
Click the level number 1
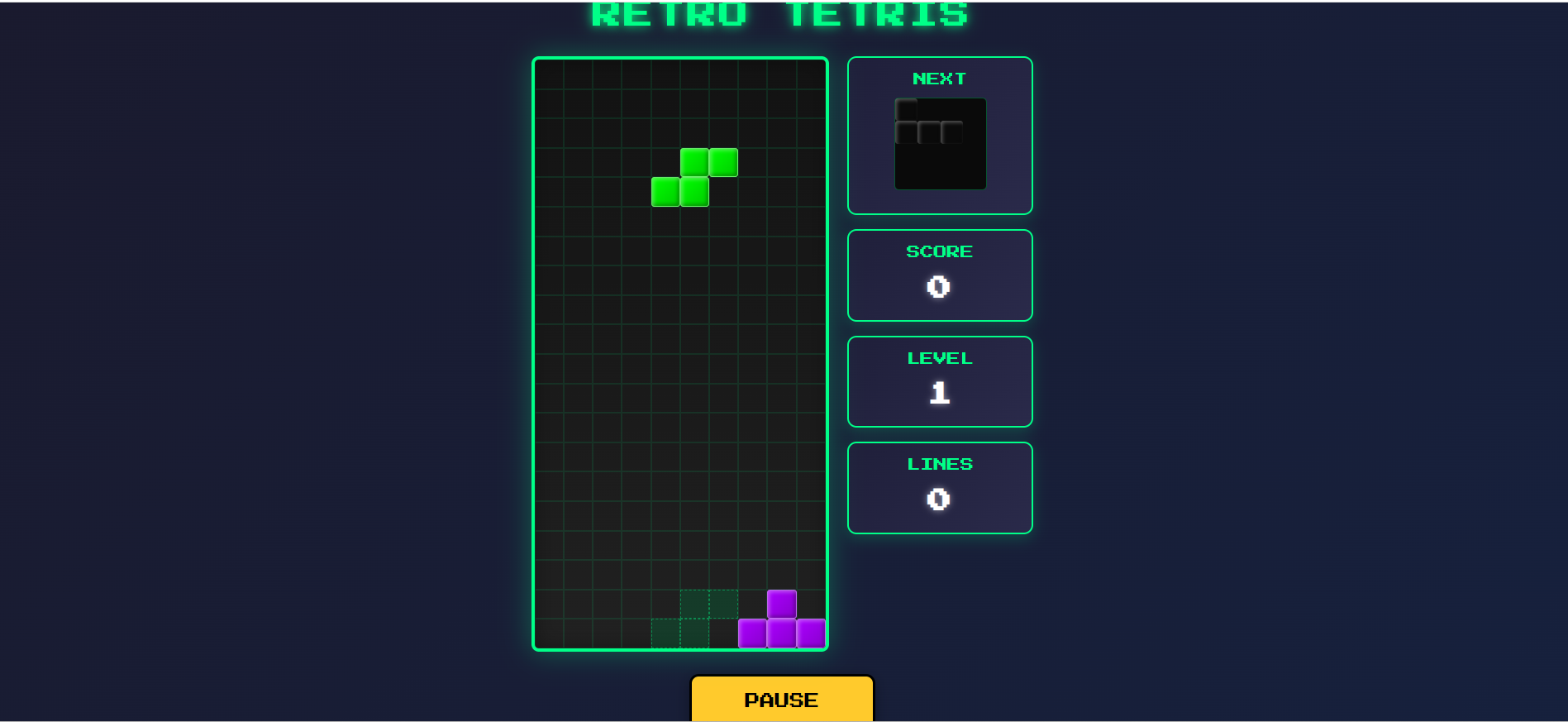click(x=939, y=392)
